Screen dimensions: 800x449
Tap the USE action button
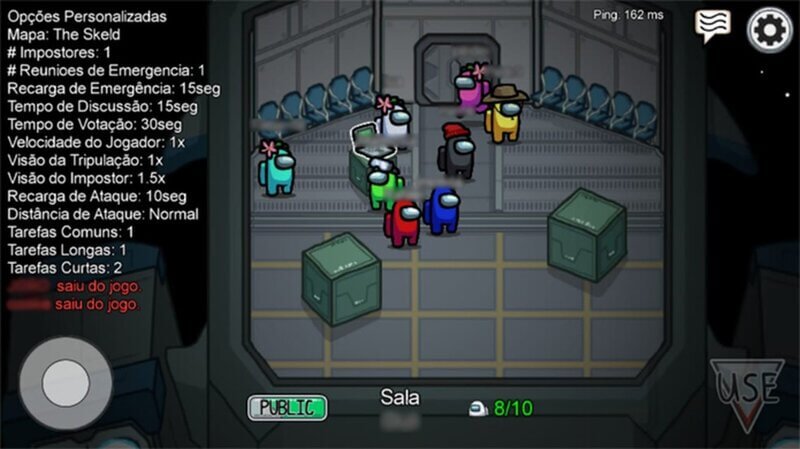coord(747,388)
